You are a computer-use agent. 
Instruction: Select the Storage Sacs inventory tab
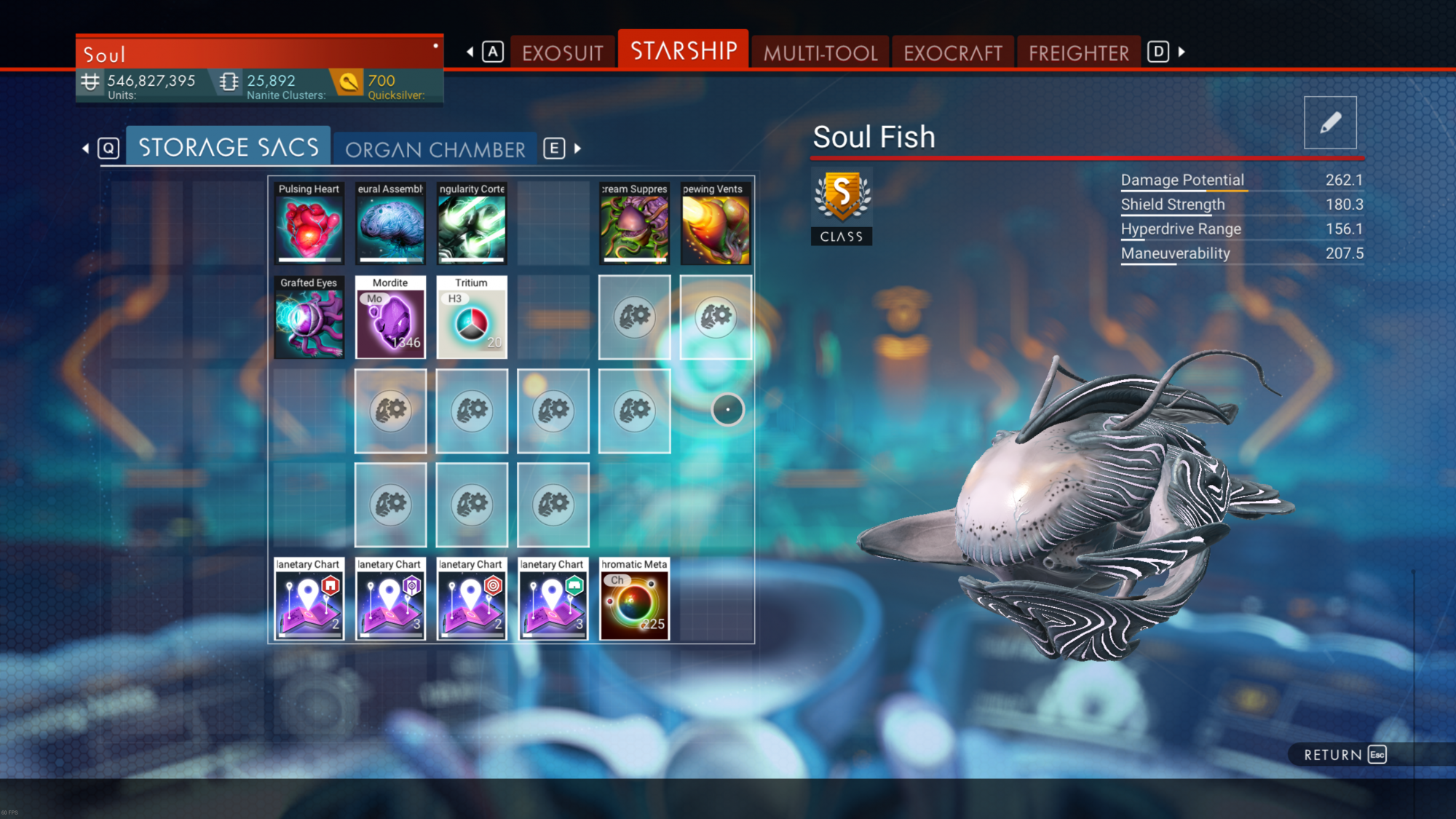pyautogui.click(x=229, y=148)
